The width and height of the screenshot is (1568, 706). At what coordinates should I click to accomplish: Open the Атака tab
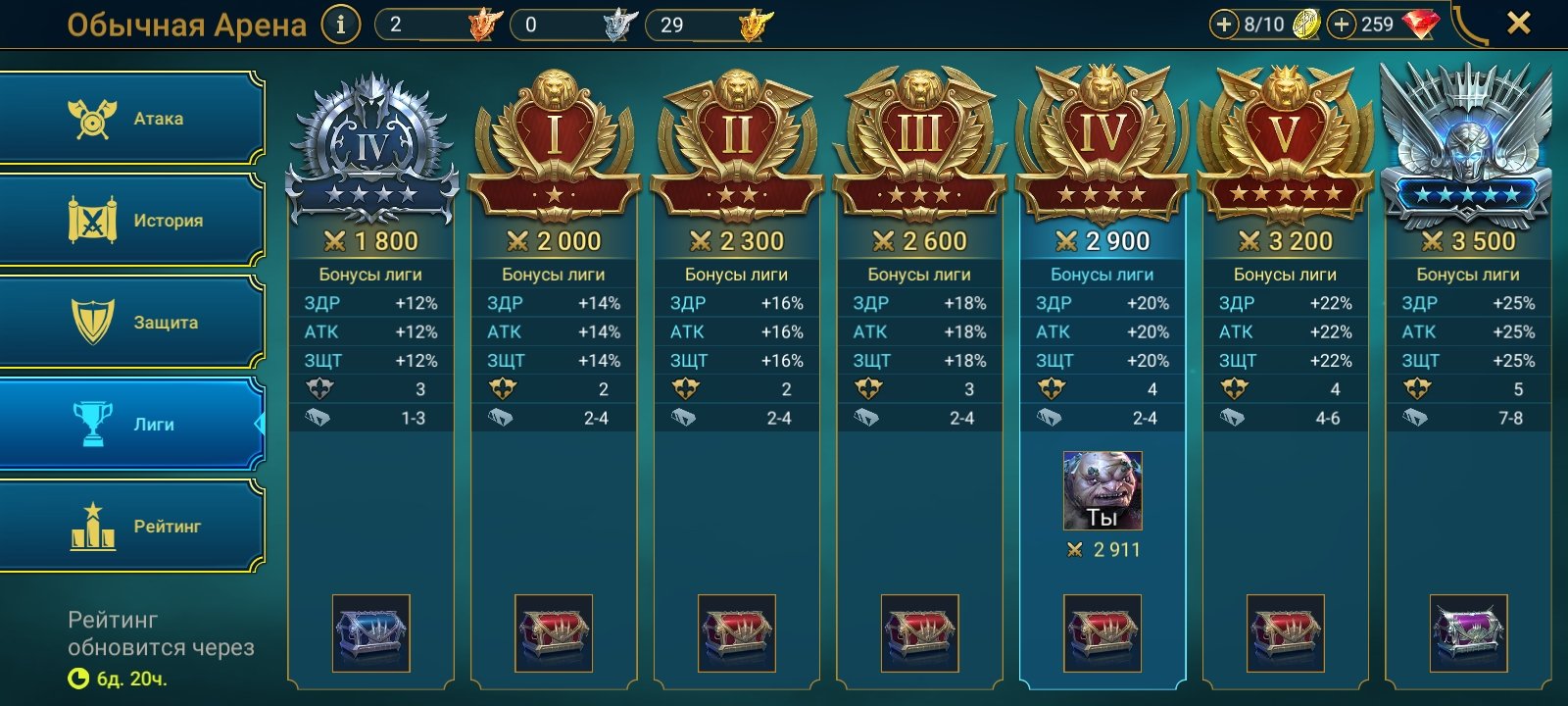click(x=132, y=119)
